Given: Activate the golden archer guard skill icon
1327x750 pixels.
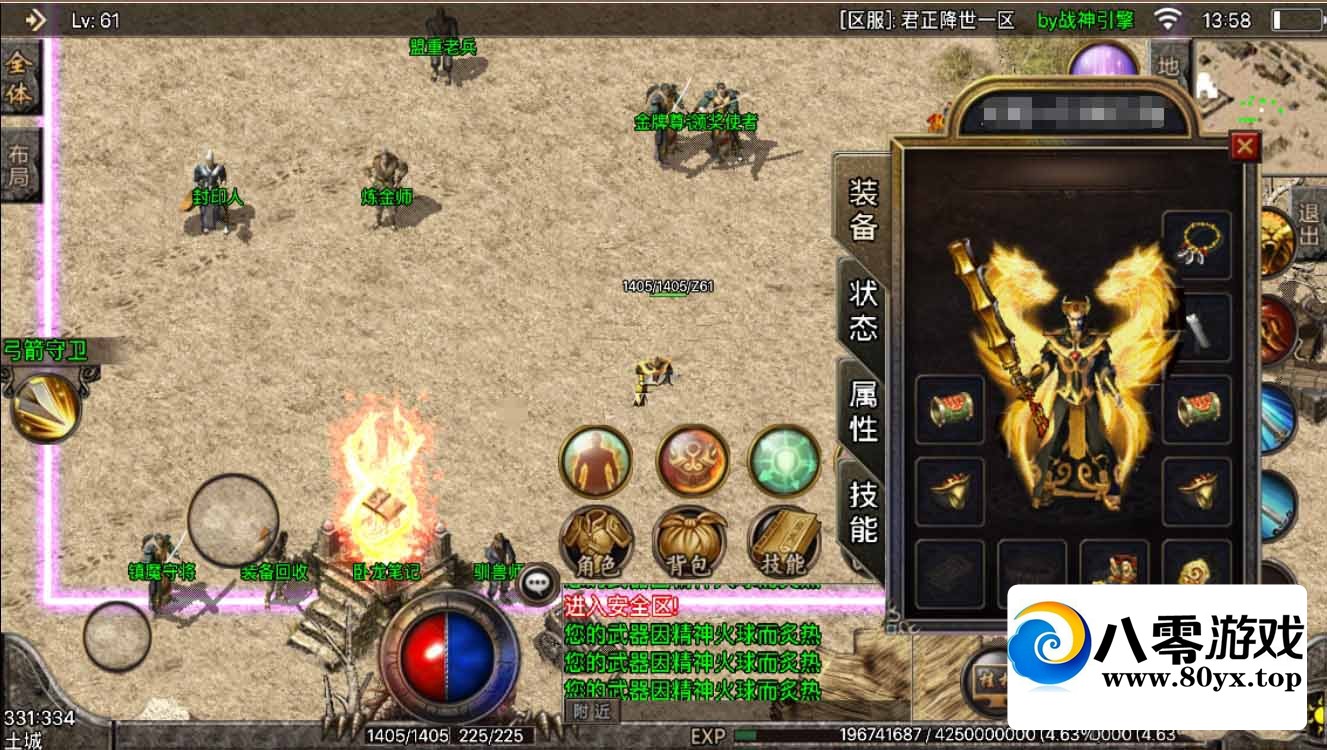Looking at the screenshot, I should coord(45,408).
